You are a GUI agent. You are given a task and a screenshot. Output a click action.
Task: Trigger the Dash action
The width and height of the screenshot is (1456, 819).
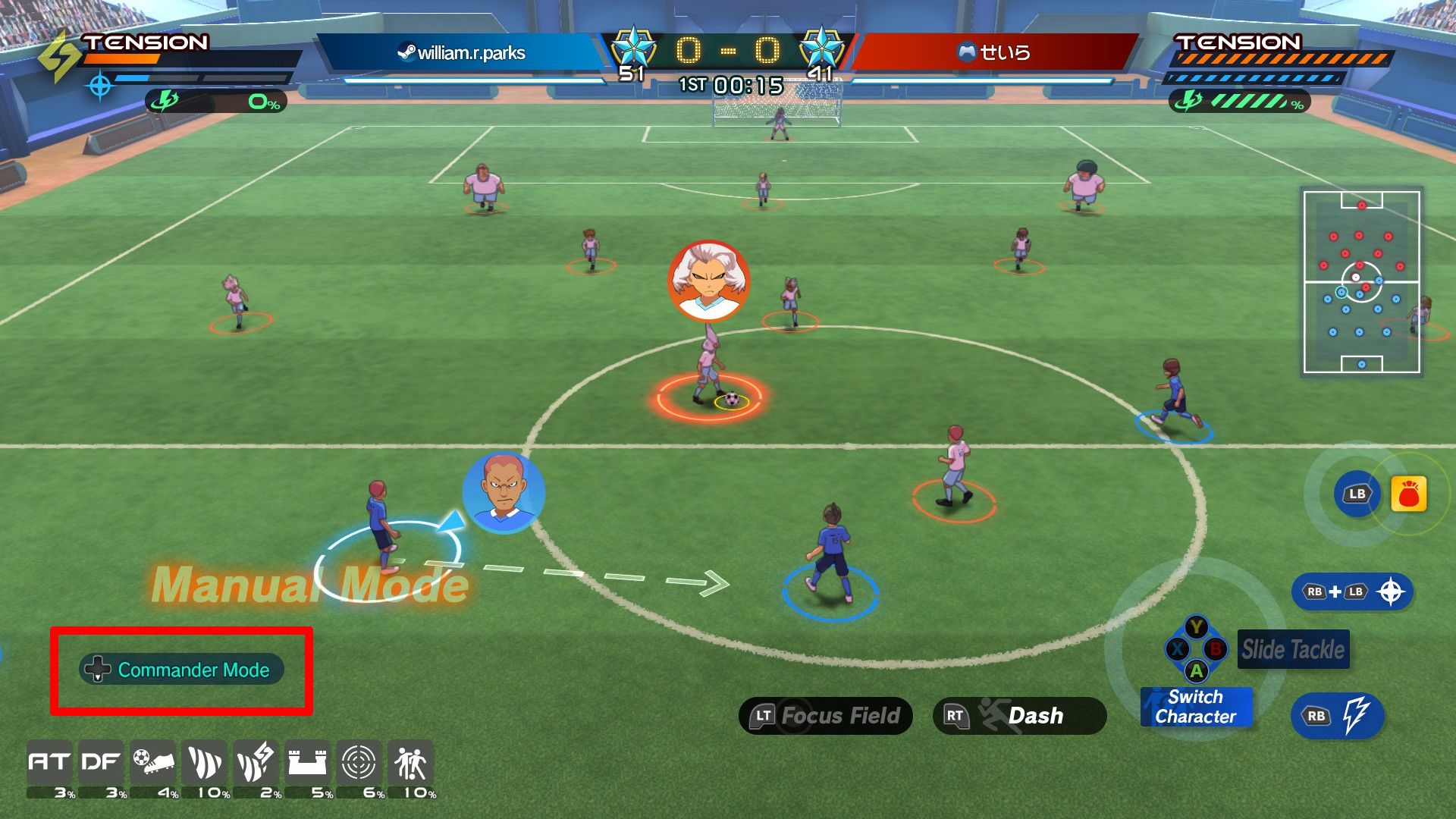[x=1019, y=716]
